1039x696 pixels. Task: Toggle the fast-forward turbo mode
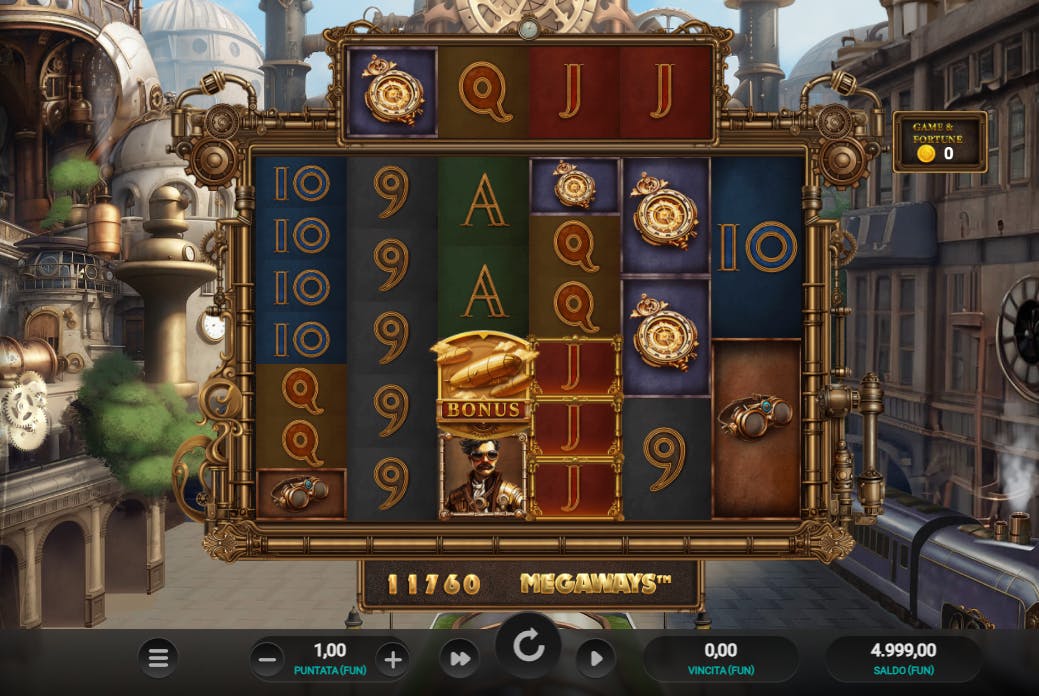tap(460, 658)
